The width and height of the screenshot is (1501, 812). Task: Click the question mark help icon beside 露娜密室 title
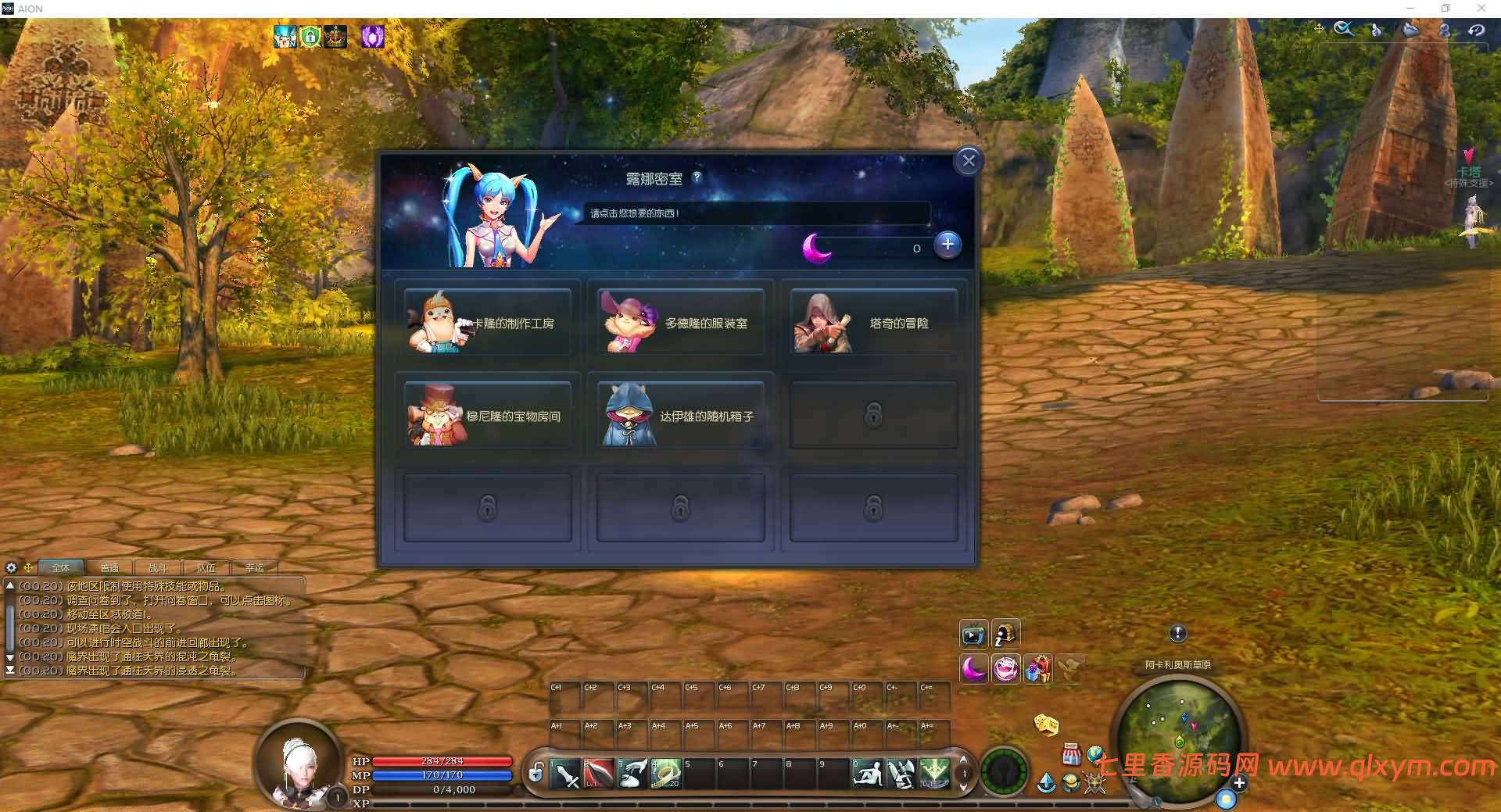point(698,178)
